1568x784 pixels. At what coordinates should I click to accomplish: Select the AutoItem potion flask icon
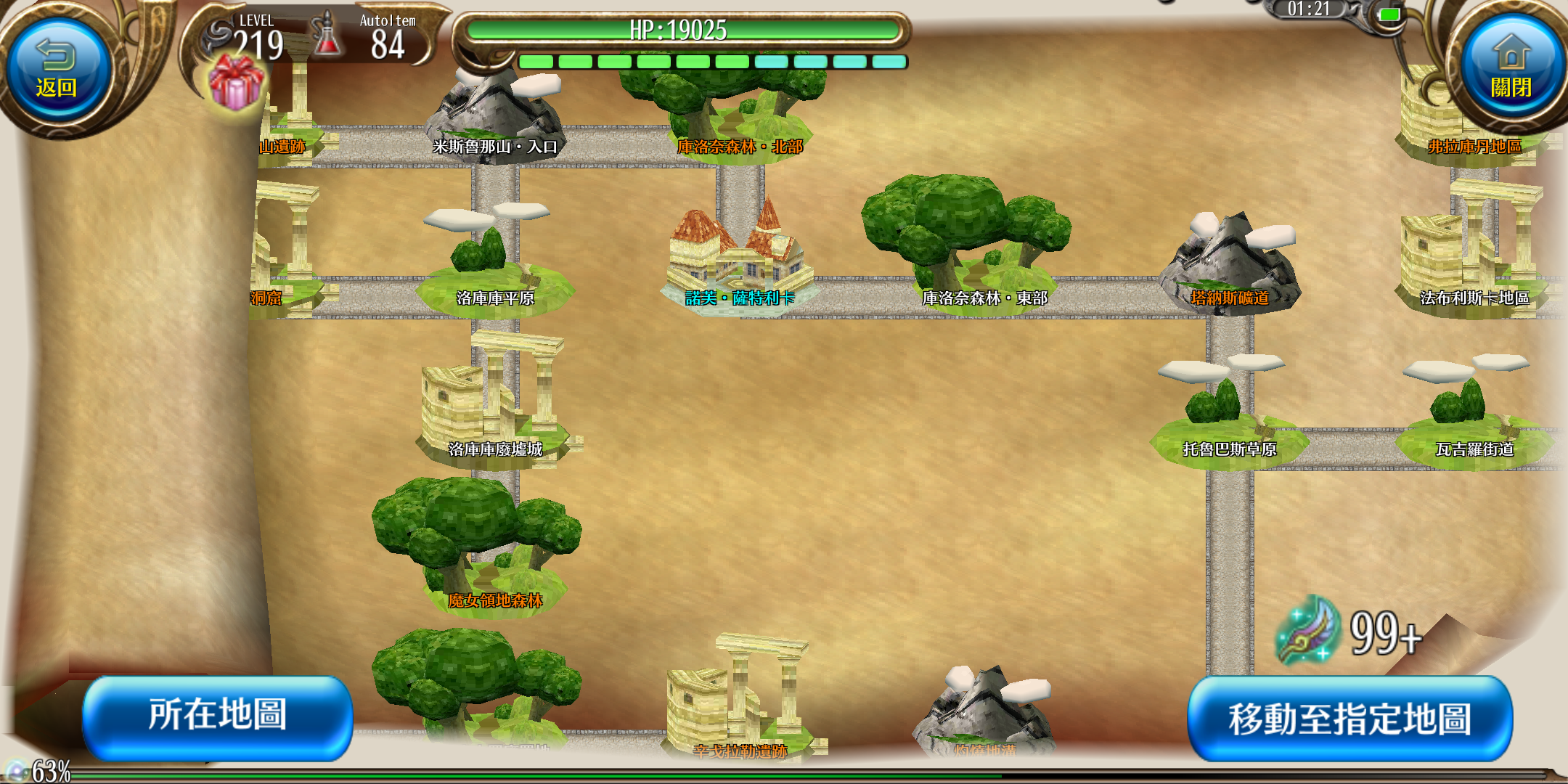(327, 36)
